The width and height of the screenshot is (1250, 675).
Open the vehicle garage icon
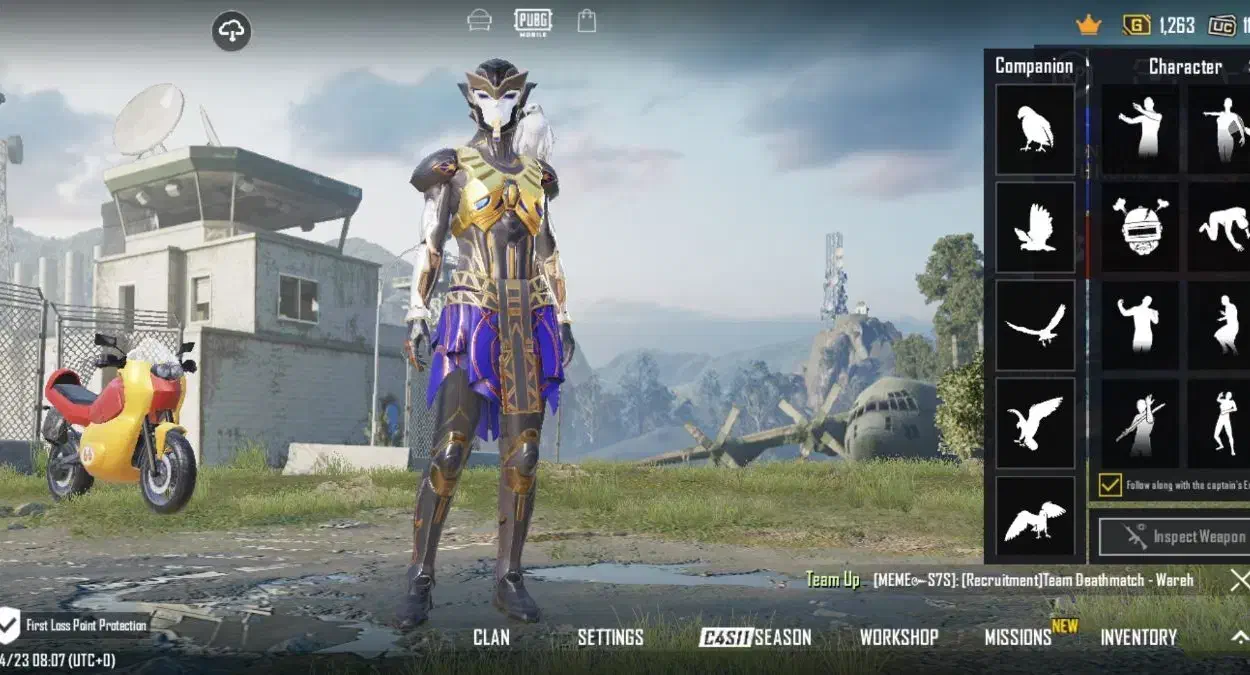(480, 21)
